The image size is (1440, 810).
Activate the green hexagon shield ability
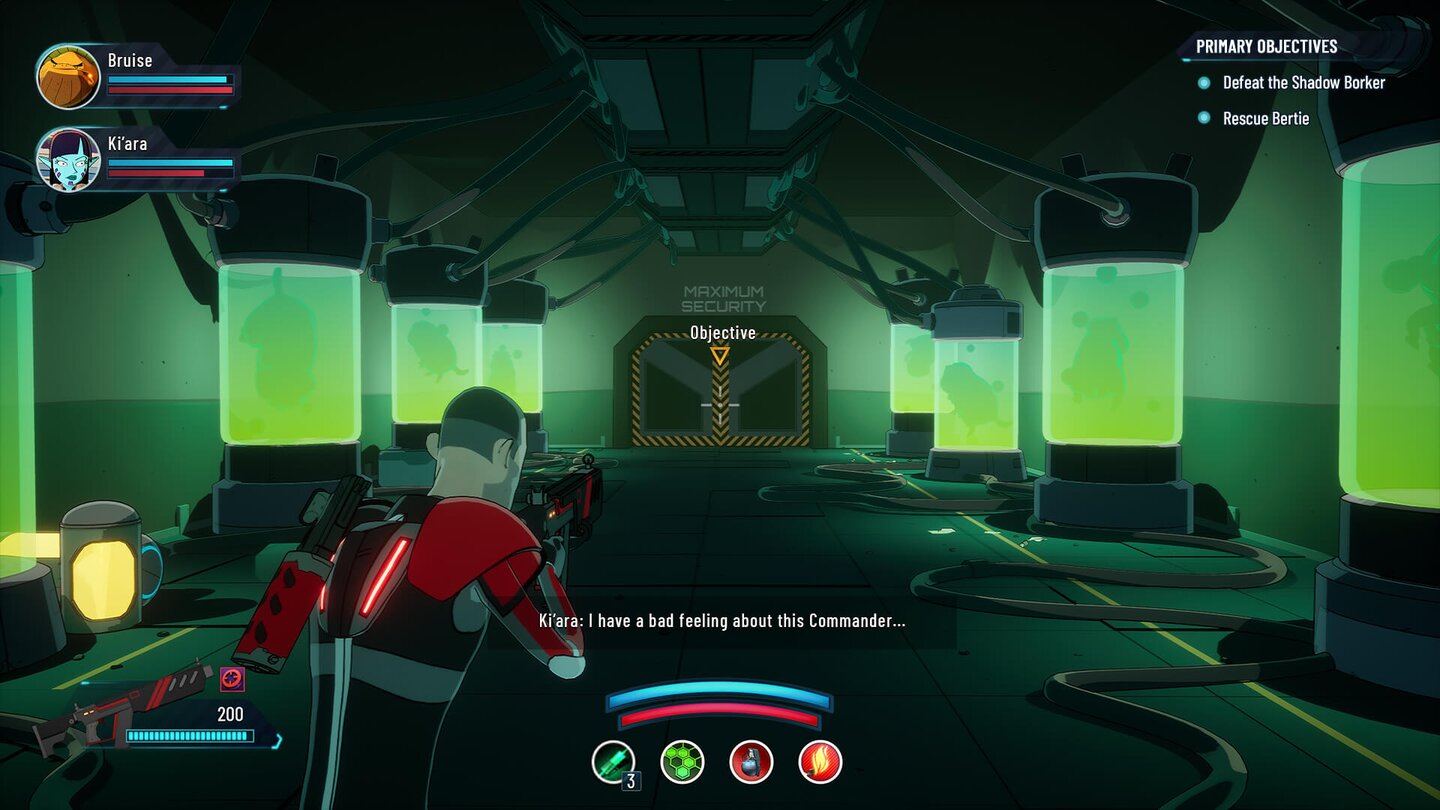(682, 761)
